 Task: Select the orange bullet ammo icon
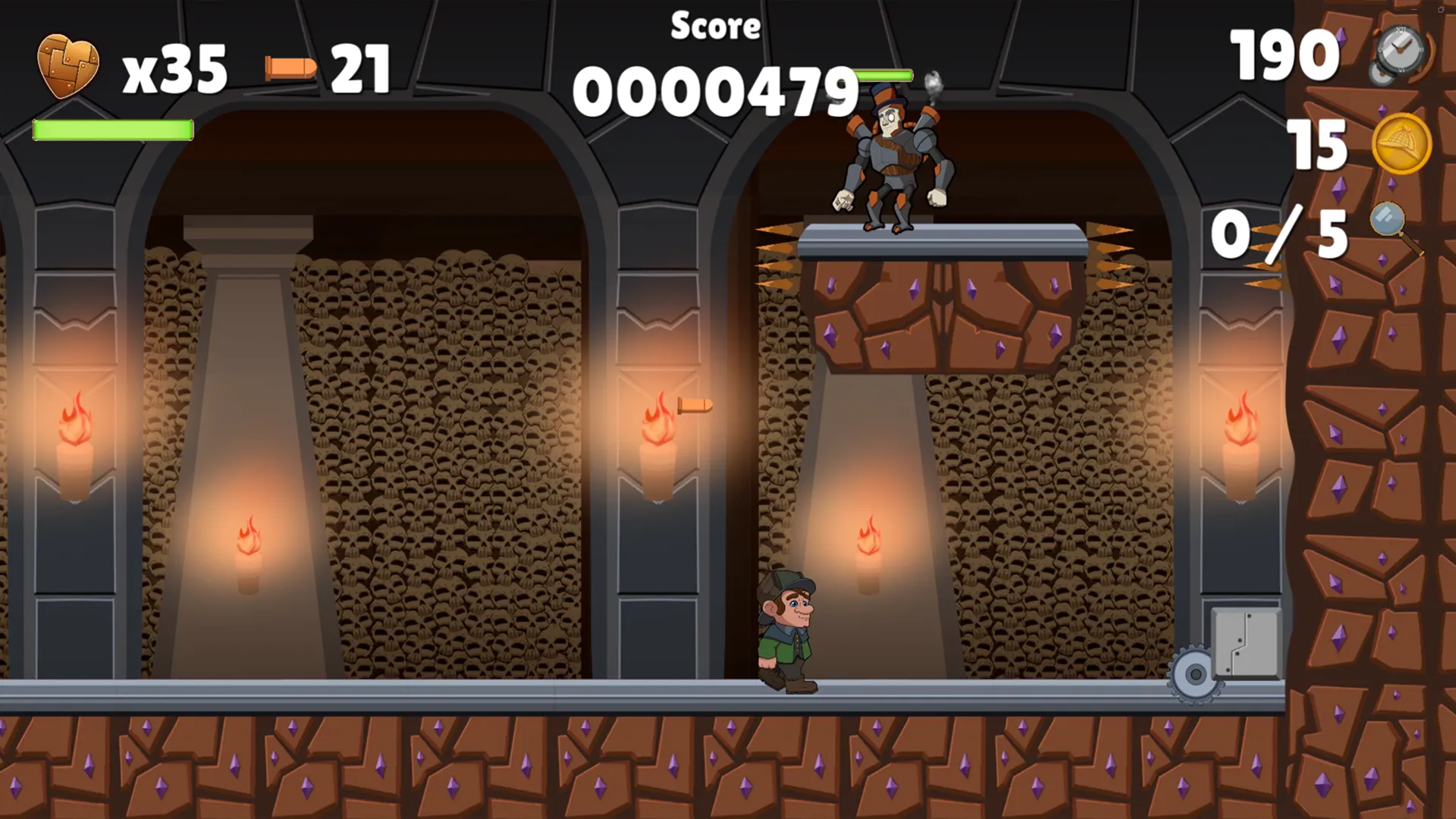[x=290, y=68]
